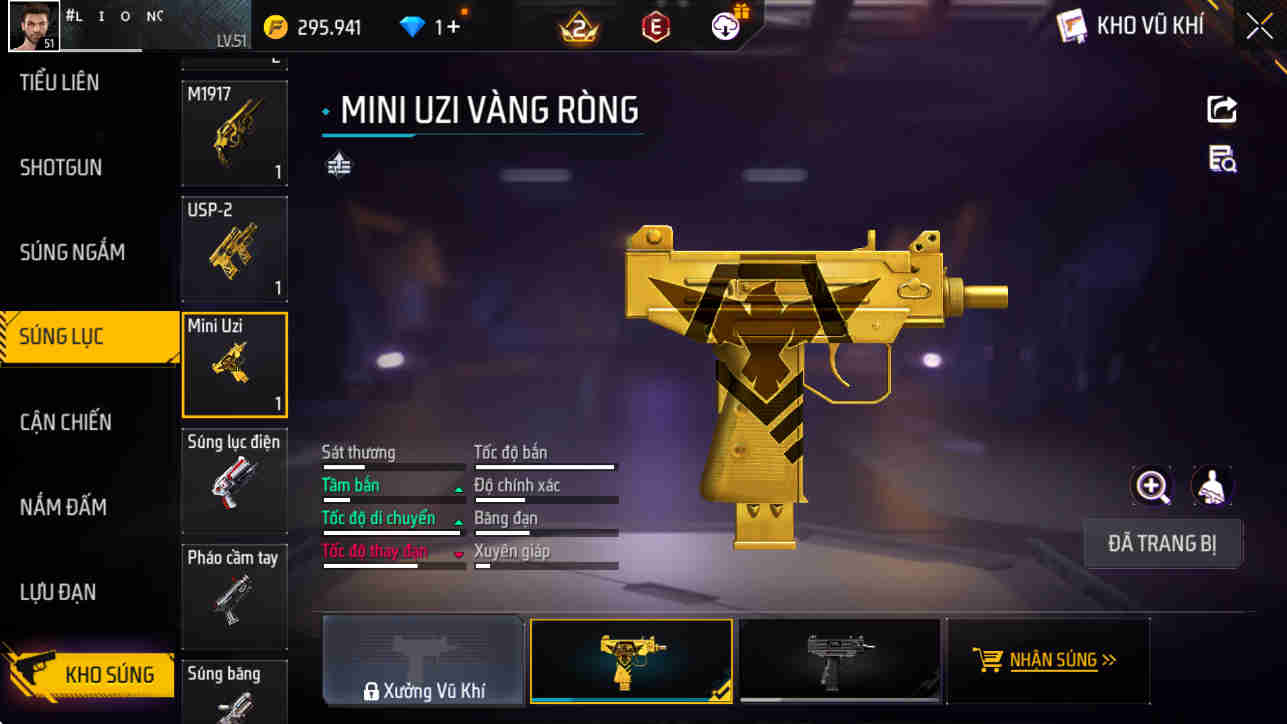Pick the USP-2 weapon tile
1287x724 pixels.
(x=234, y=250)
